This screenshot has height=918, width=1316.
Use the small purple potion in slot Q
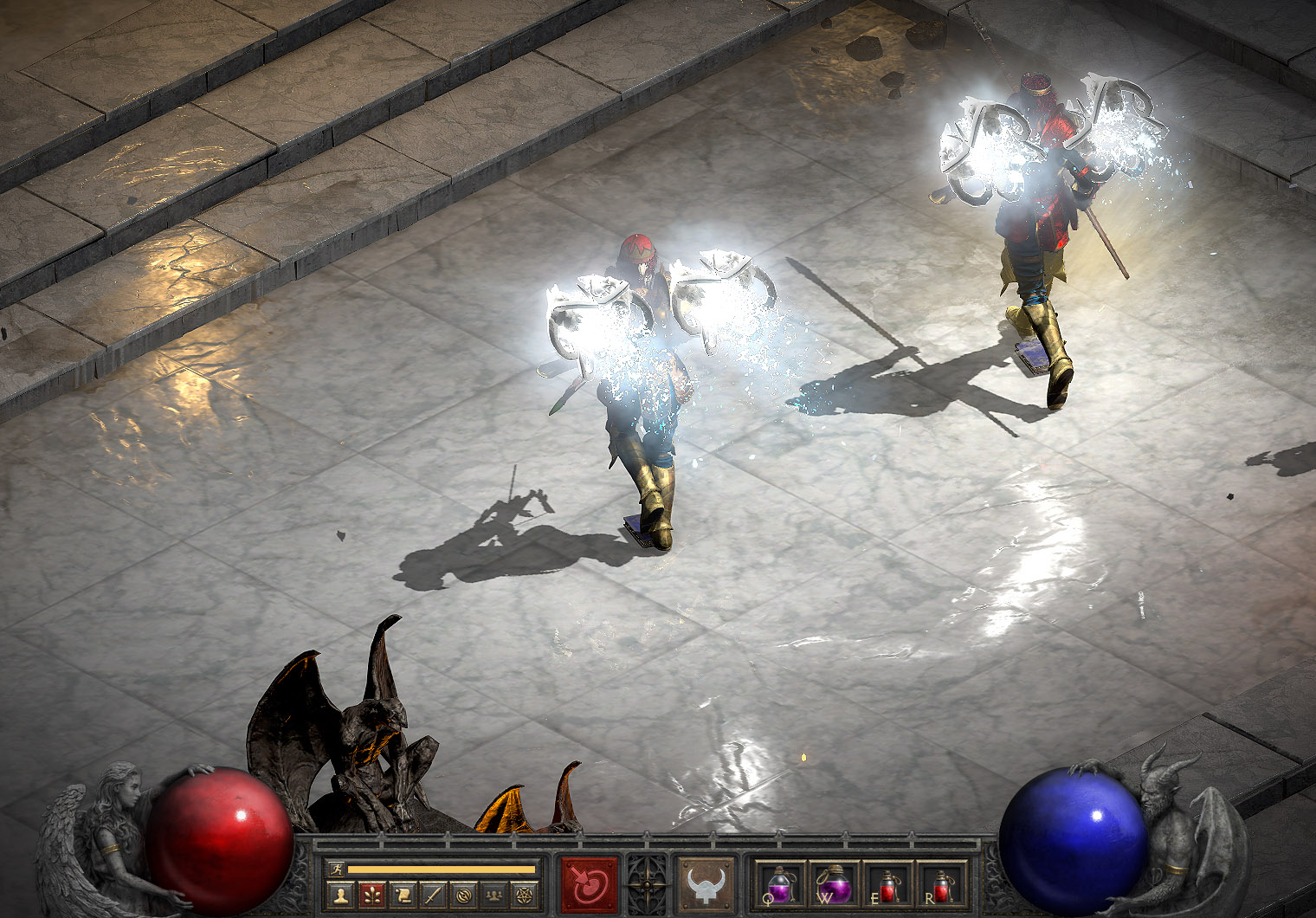779,884
